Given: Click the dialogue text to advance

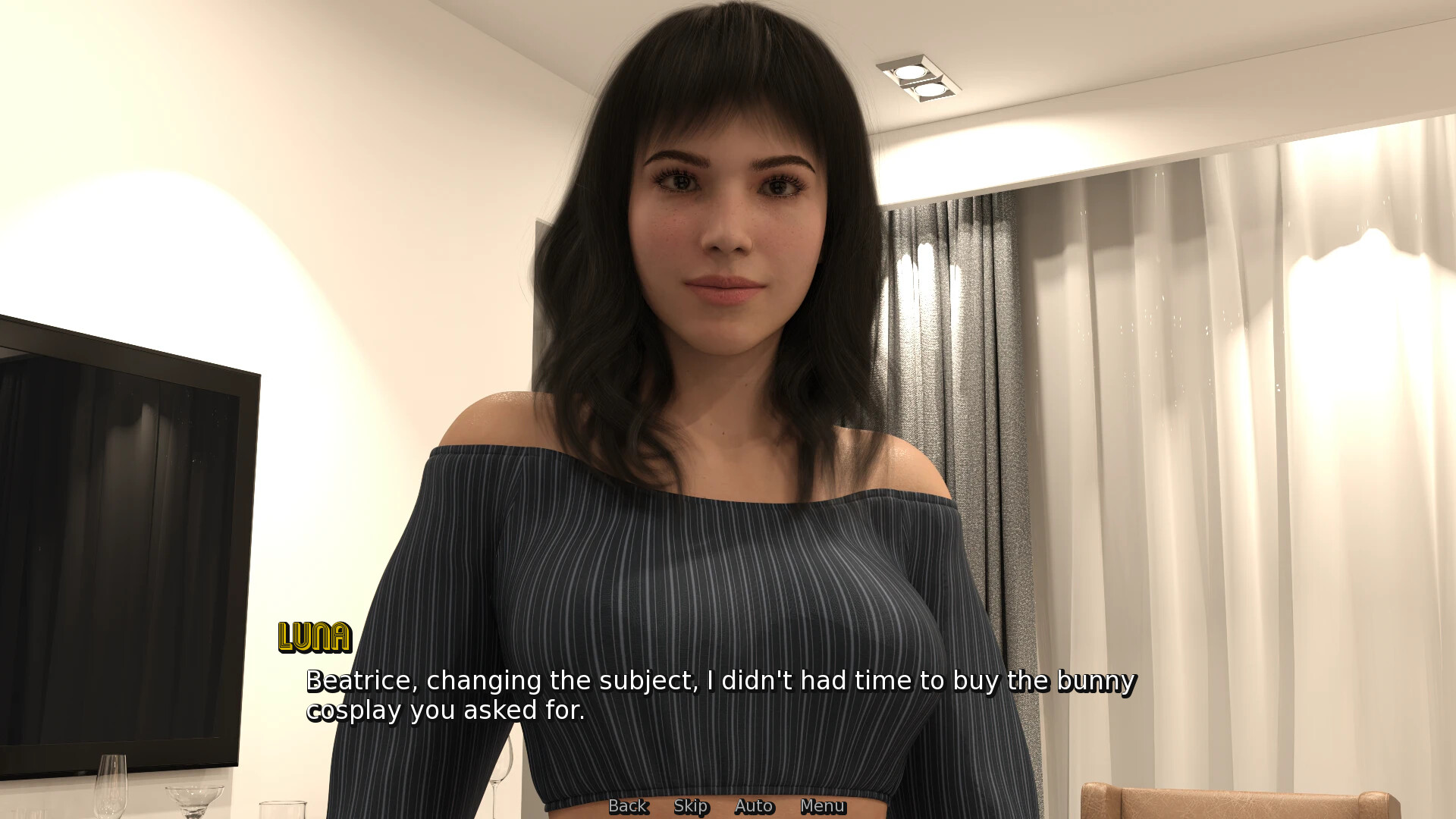Looking at the screenshot, I should coord(682,694).
